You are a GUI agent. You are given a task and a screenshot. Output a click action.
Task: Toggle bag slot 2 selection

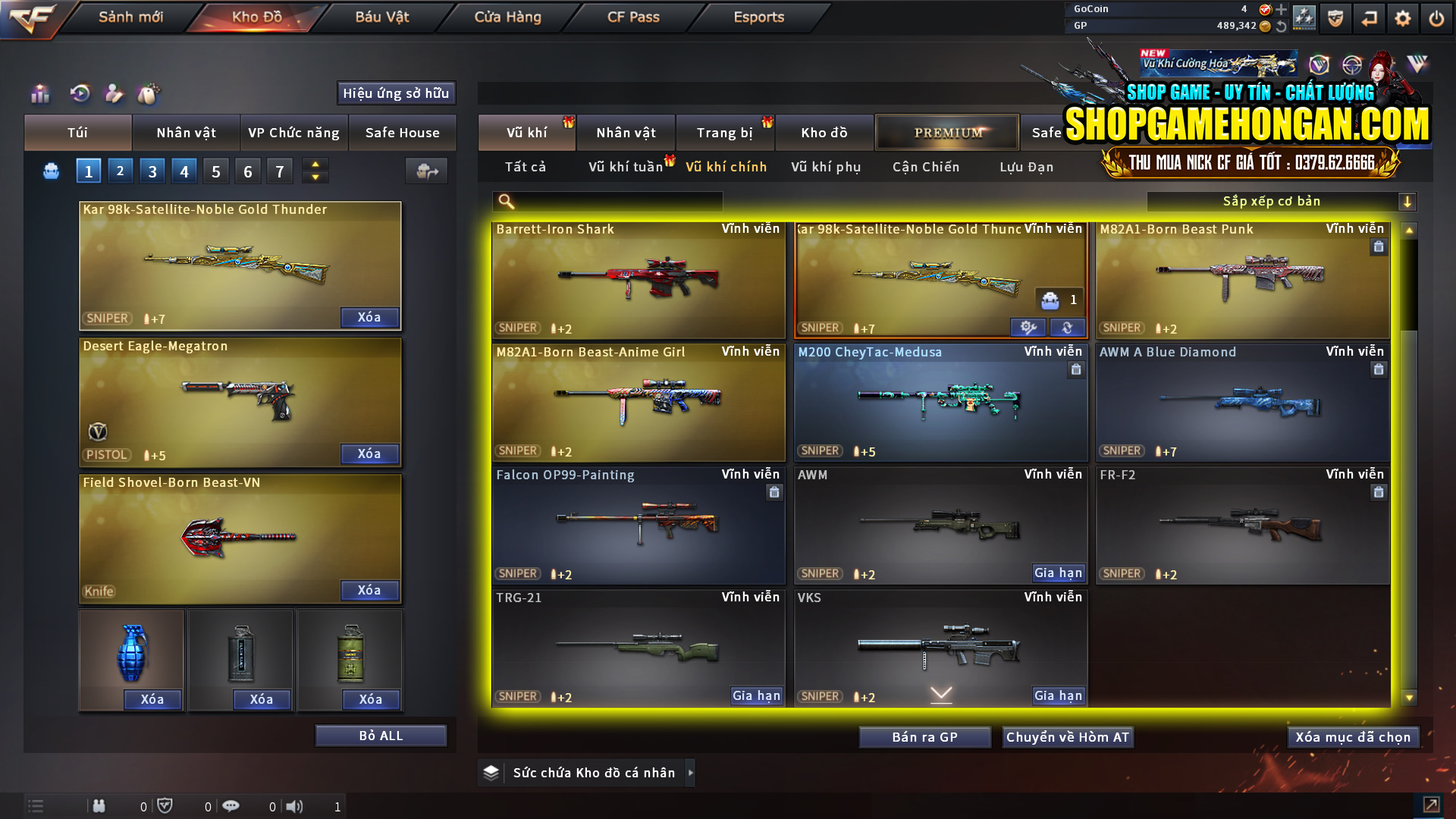pos(120,171)
